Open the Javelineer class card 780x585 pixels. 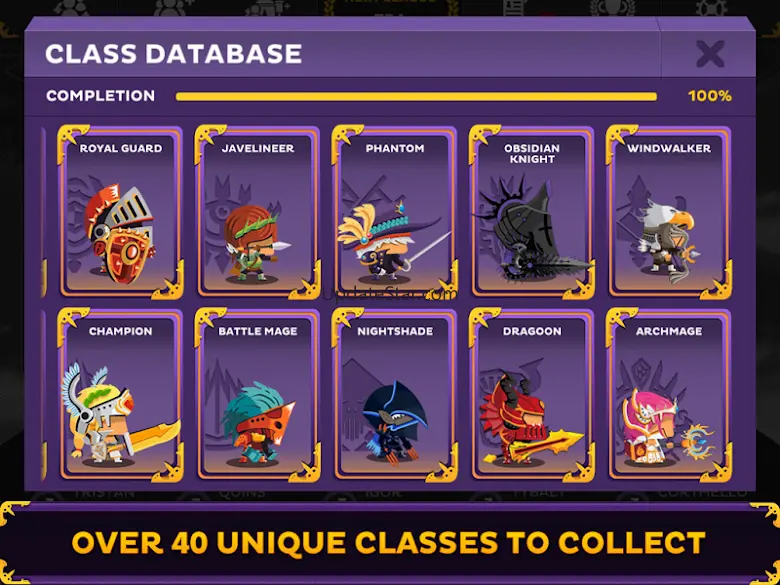[258, 212]
